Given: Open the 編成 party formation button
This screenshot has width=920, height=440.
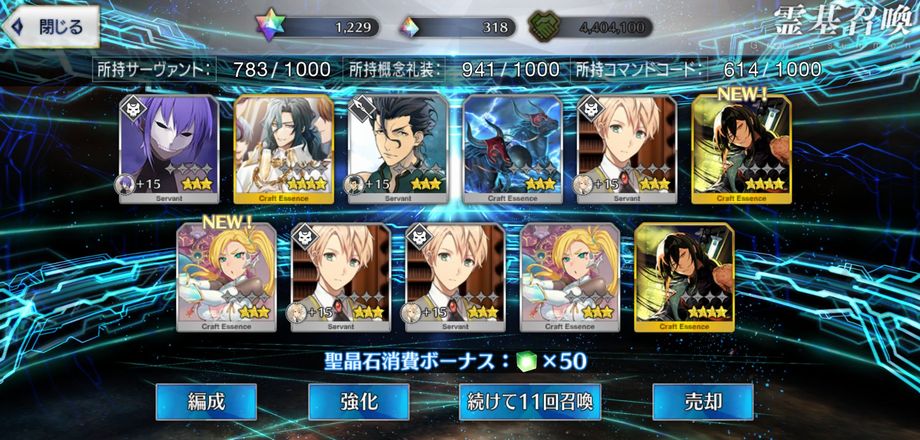Looking at the screenshot, I should [207, 402].
